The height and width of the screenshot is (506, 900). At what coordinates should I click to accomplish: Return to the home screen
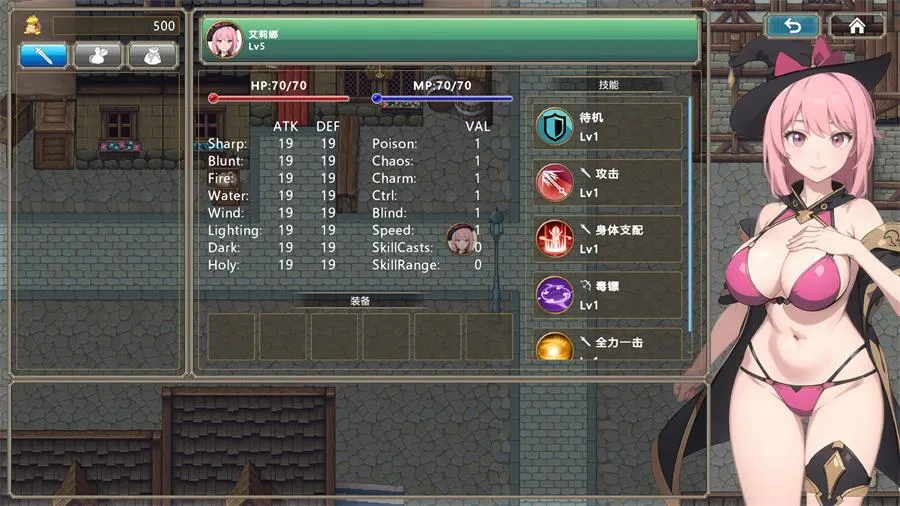857,27
